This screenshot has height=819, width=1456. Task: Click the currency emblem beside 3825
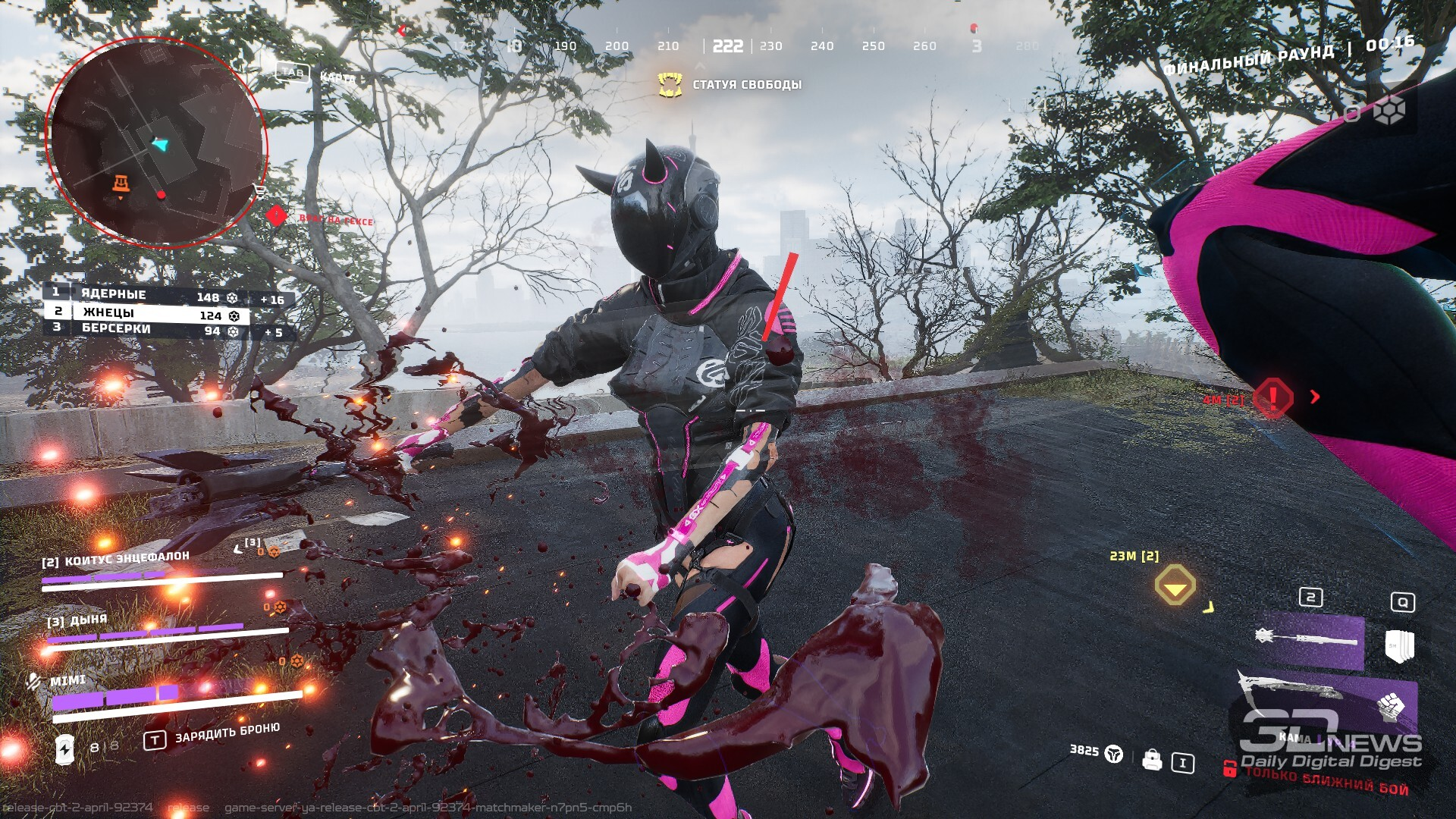1113,753
